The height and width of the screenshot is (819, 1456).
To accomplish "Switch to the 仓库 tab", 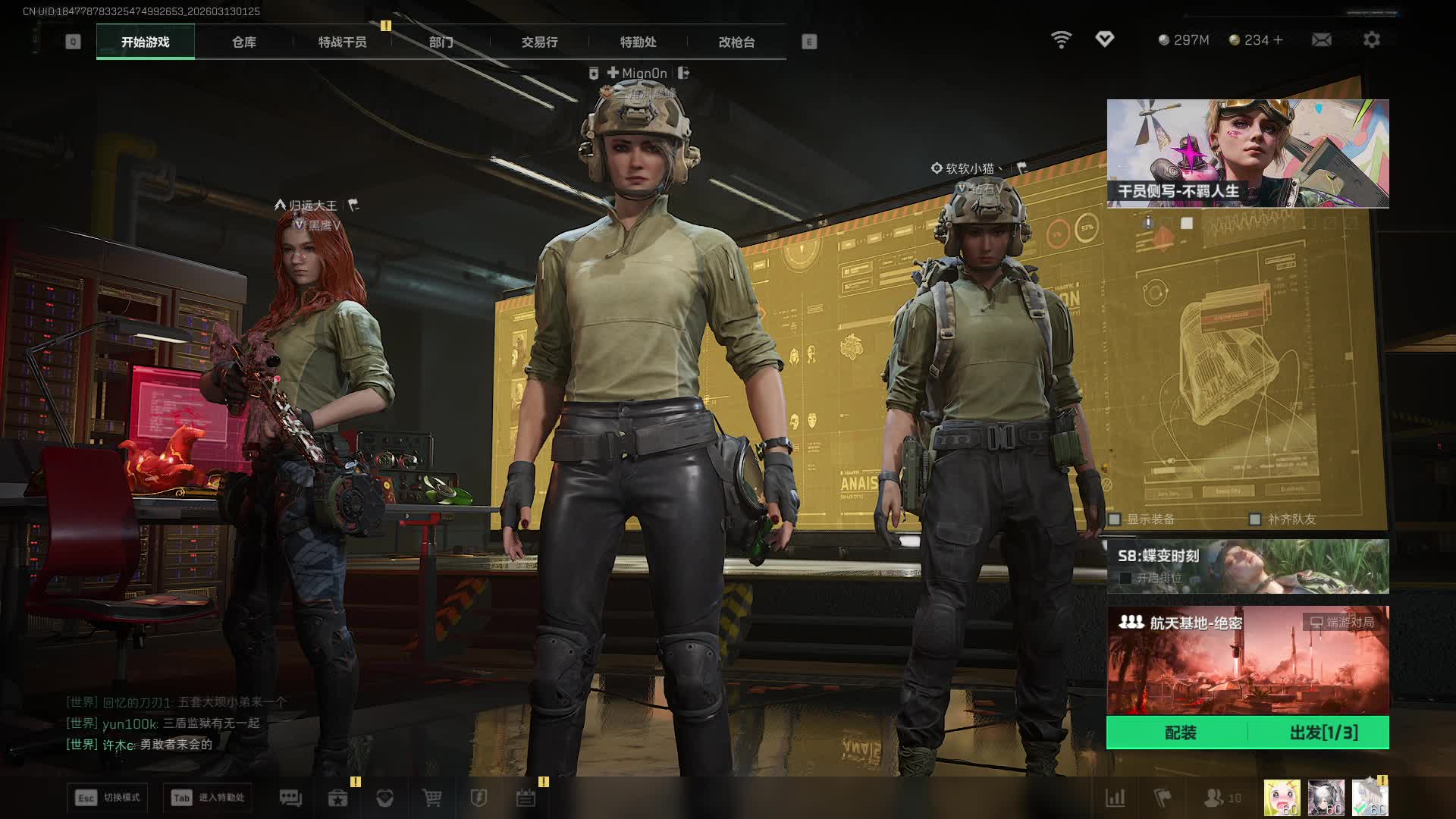I will [x=243, y=42].
